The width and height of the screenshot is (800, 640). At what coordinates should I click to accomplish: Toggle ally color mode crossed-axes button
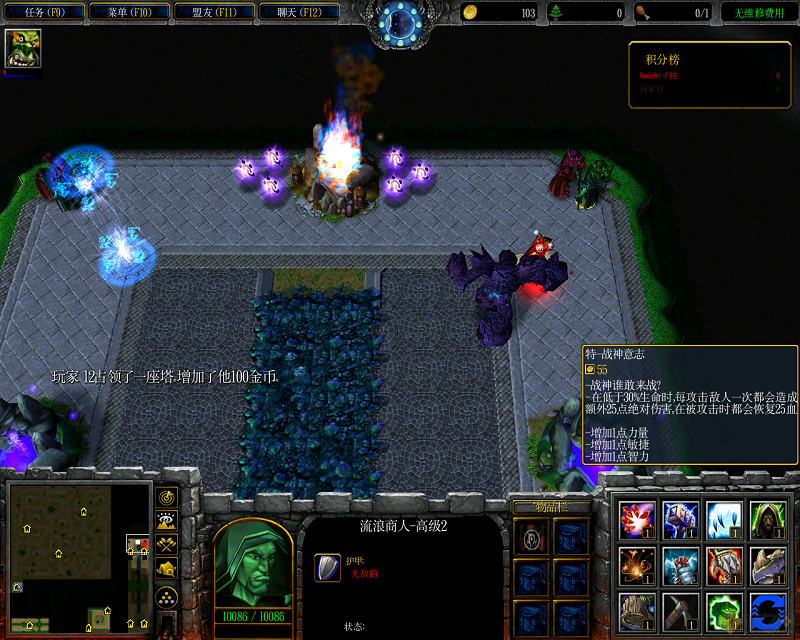pyautogui.click(x=167, y=545)
